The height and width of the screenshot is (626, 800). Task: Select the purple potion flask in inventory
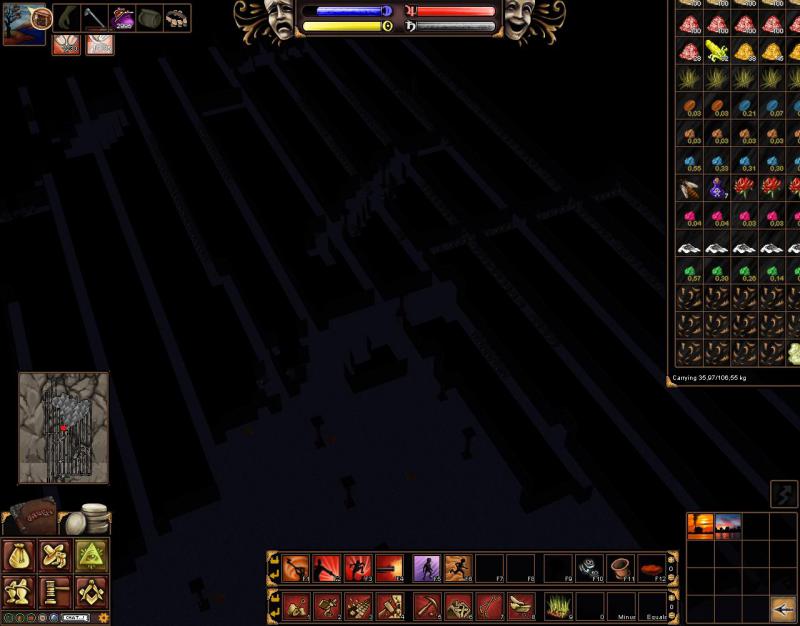(718, 187)
